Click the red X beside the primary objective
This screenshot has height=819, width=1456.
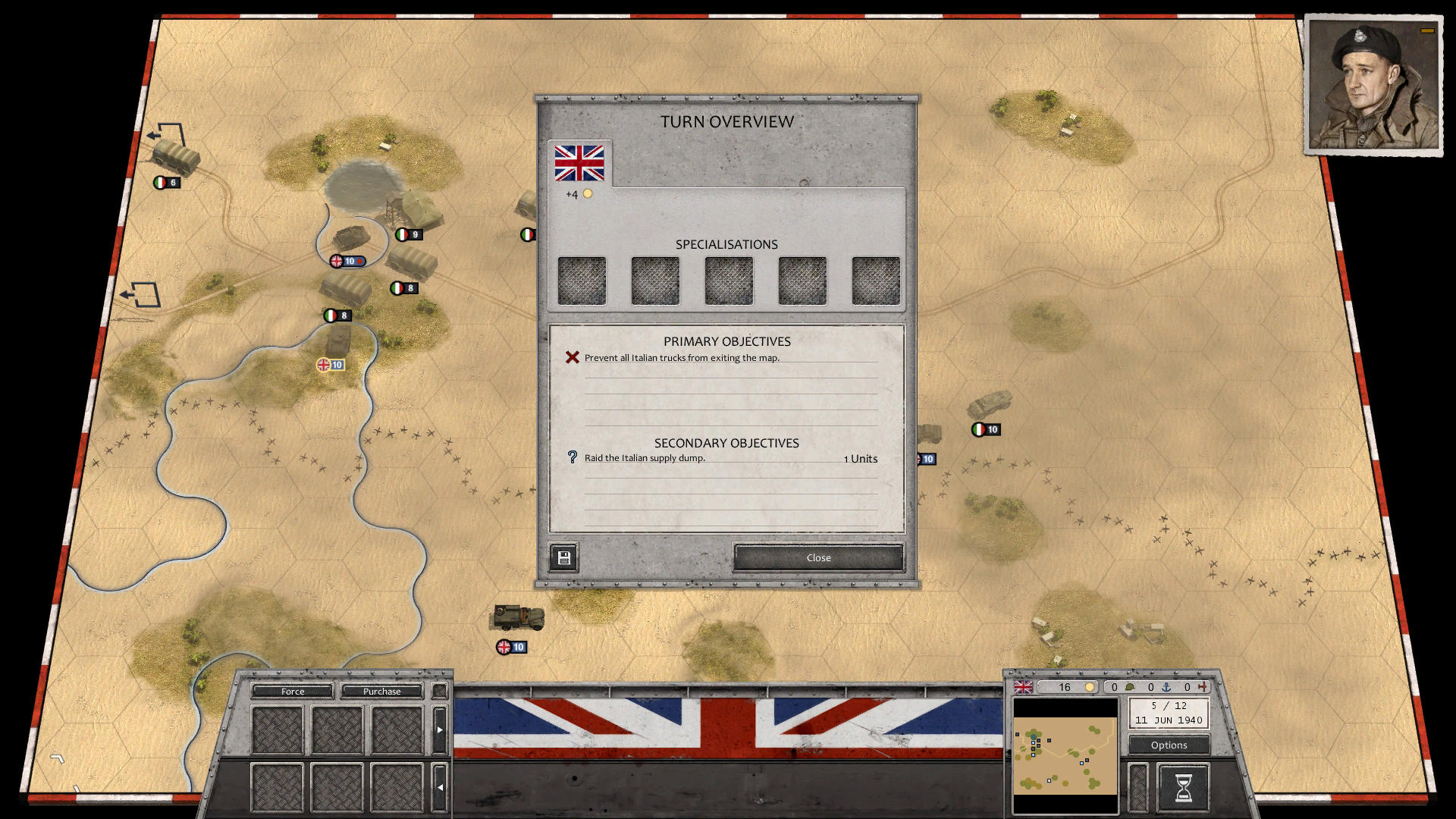click(x=571, y=357)
